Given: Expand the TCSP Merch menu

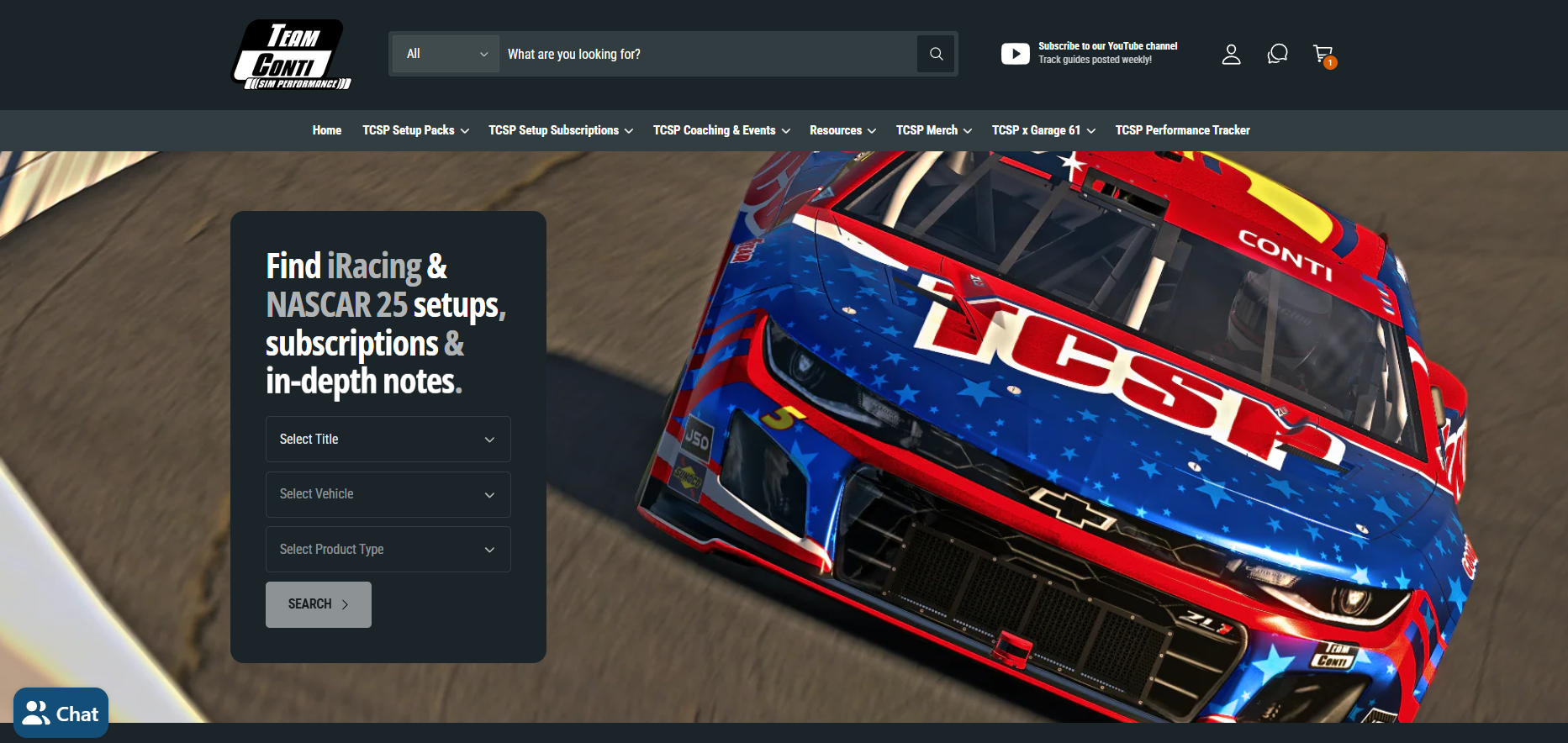Looking at the screenshot, I should click(933, 130).
